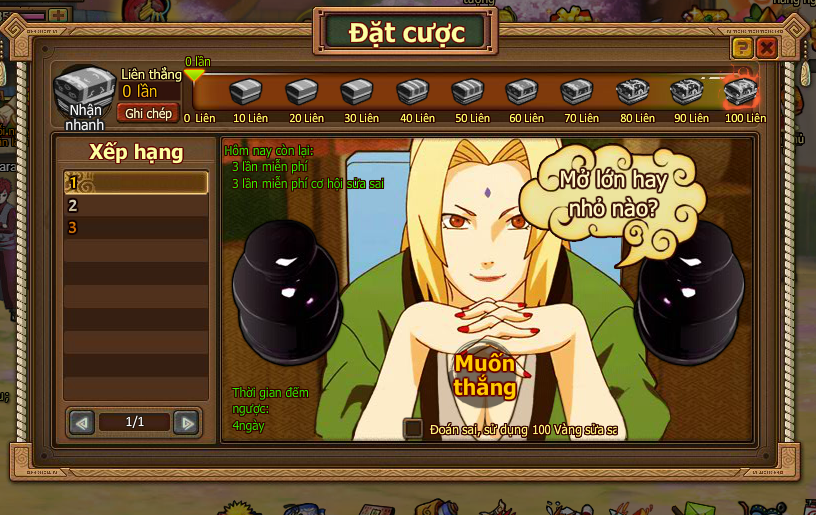The width and height of the screenshot is (816, 515).
Task: Click the Muốn thắng button
Action: point(485,374)
